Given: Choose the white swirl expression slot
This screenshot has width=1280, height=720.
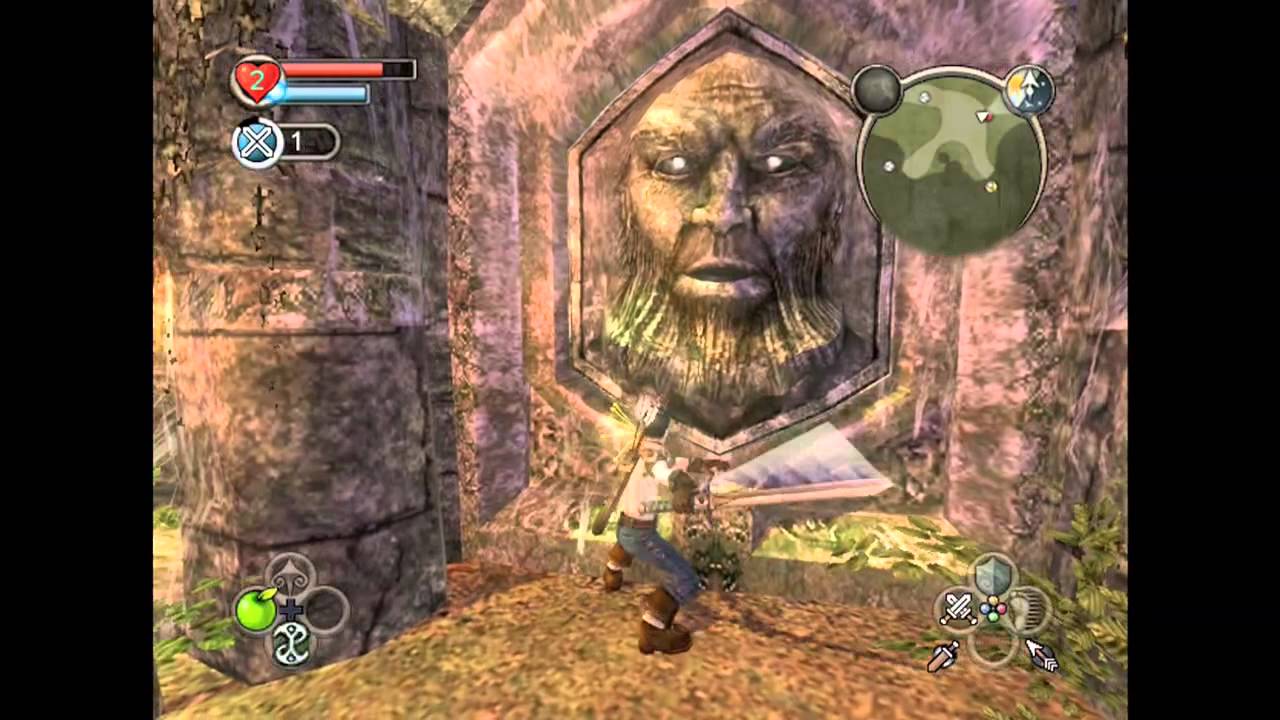Looking at the screenshot, I should 290,644.
